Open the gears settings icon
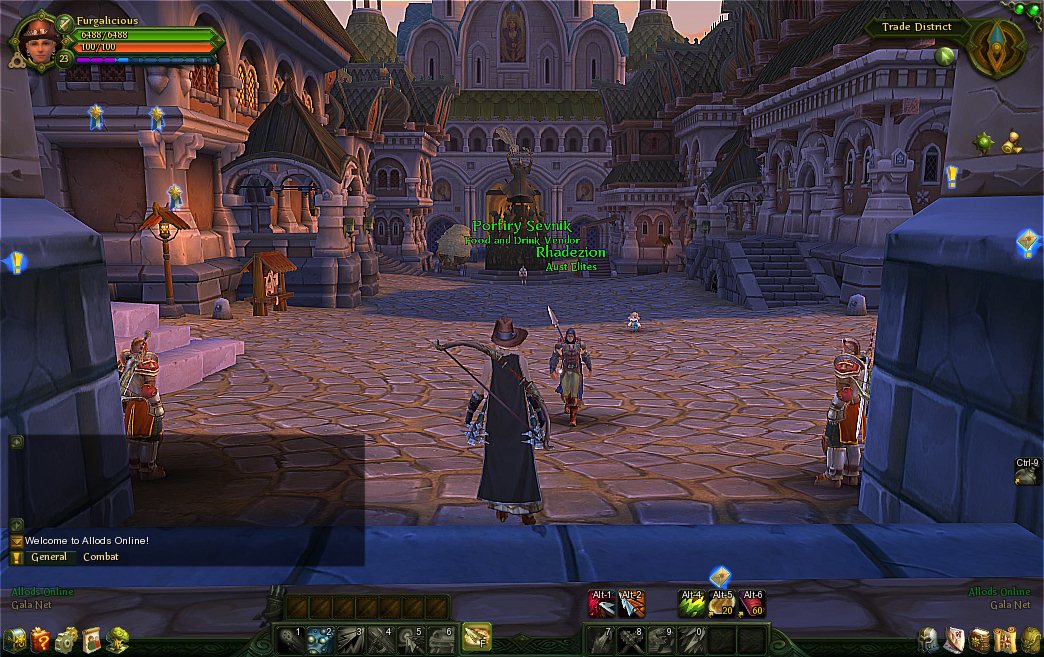1044x657 pixels. 66,640
